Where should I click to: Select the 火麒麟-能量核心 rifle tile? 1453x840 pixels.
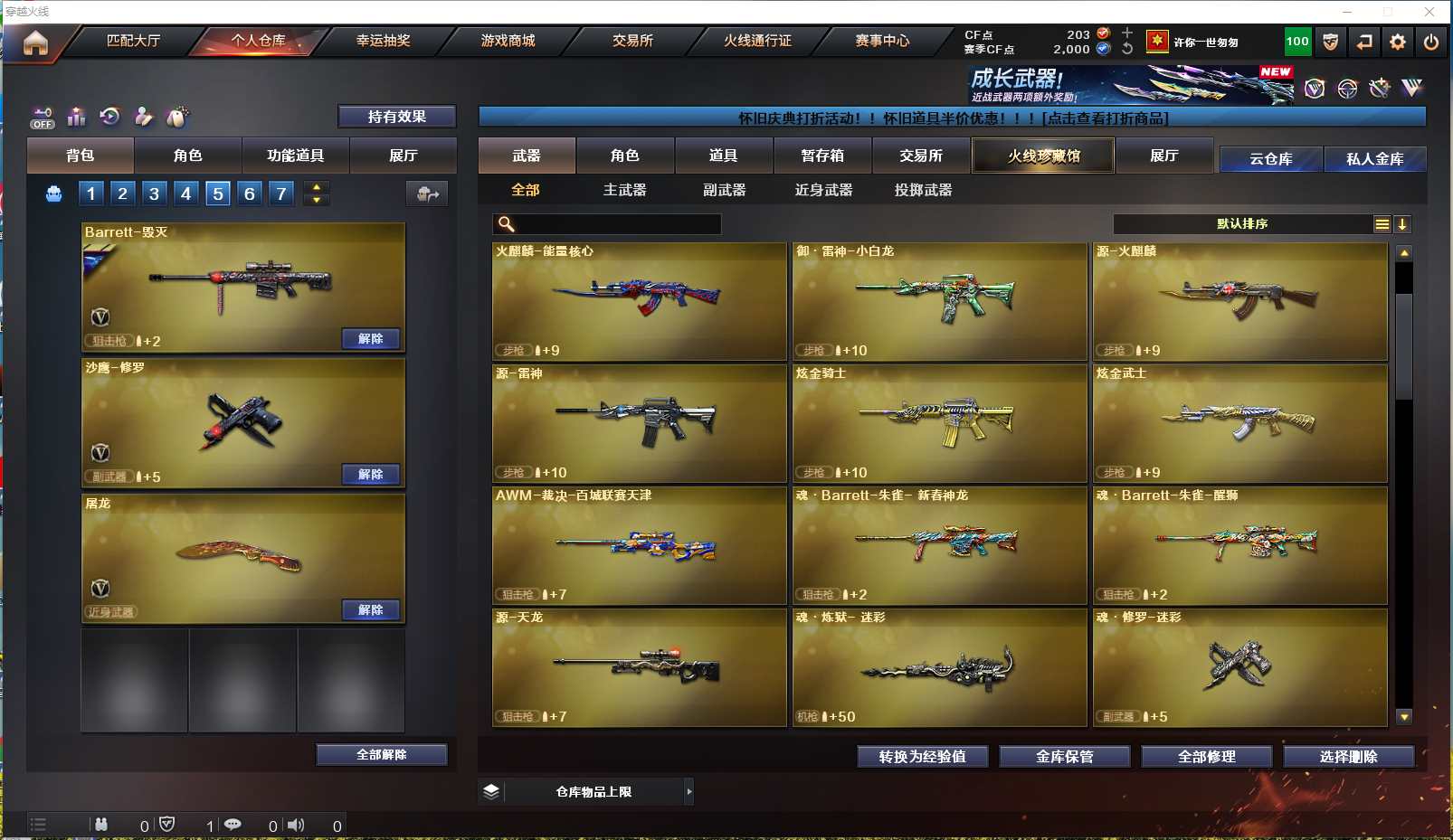(639, 301)
